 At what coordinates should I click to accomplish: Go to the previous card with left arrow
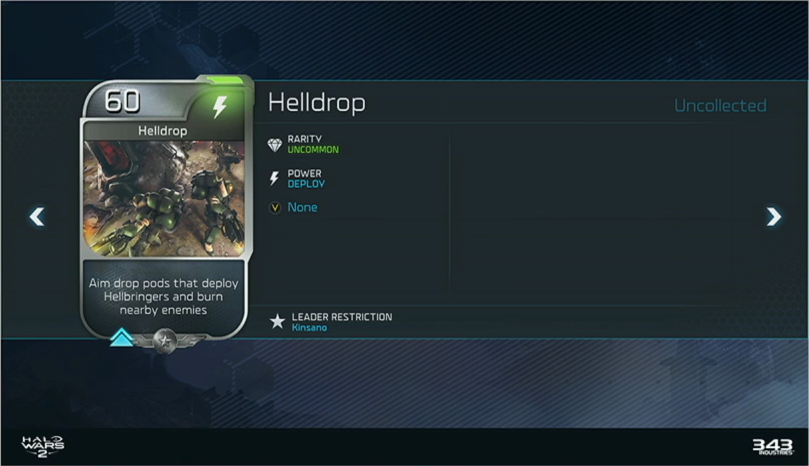tap(37, 216)
